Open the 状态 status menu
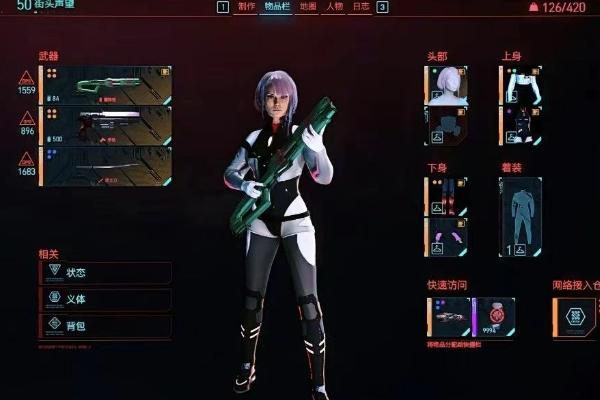Viewport: 600px width, 400px height. pos(104,272)
